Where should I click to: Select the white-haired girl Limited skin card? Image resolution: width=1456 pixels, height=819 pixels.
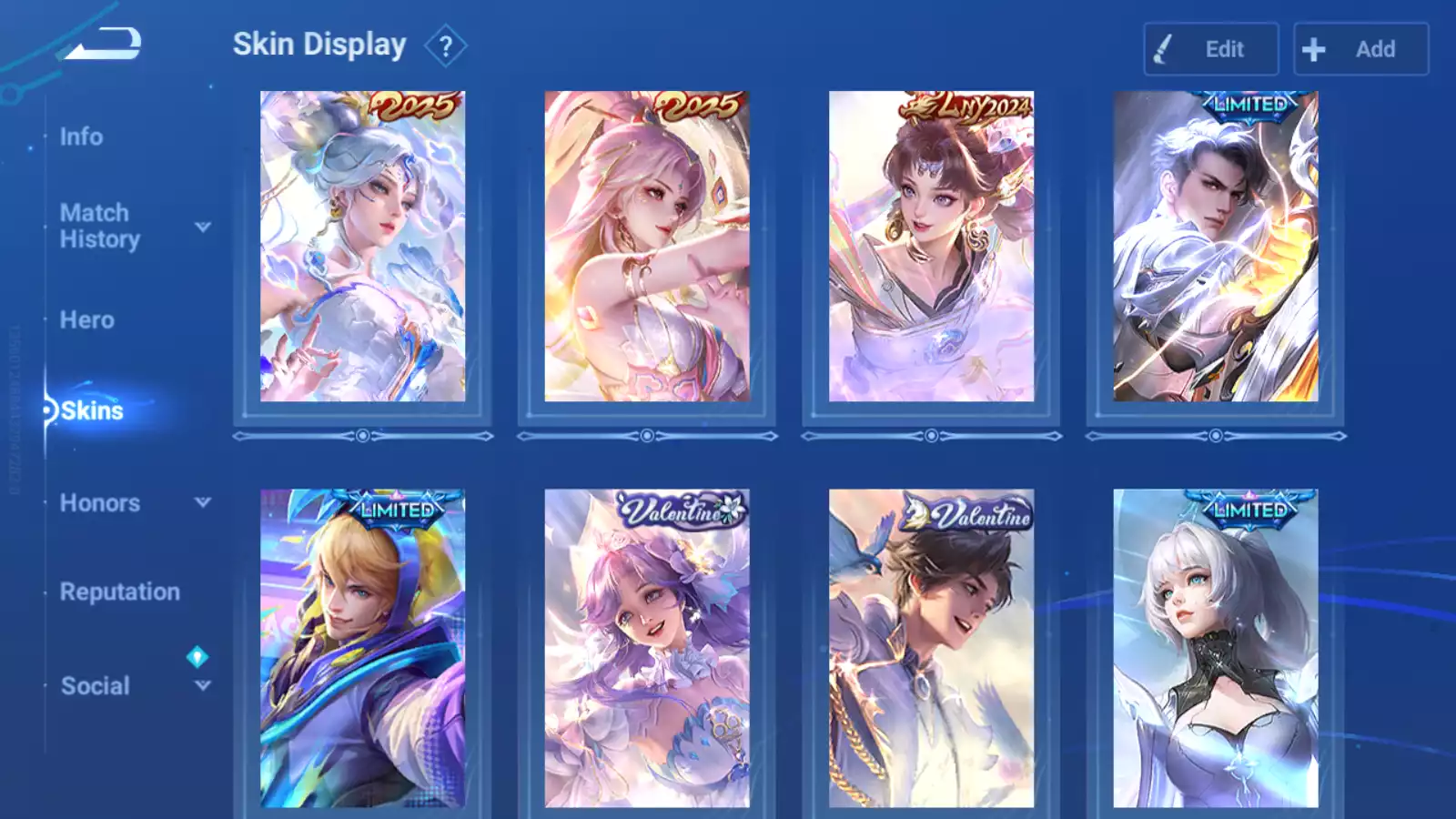[1215, 648]
